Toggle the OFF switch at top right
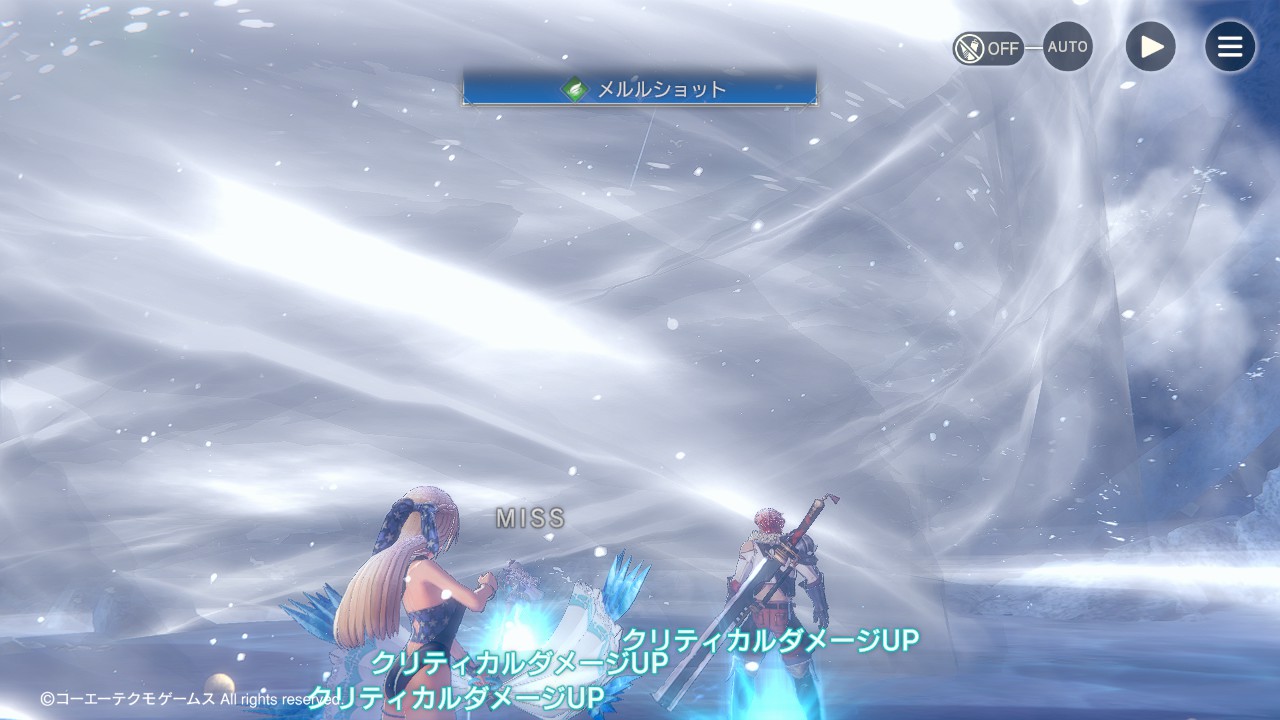The height and width of the screenshot is (720, 1280). 988,48
